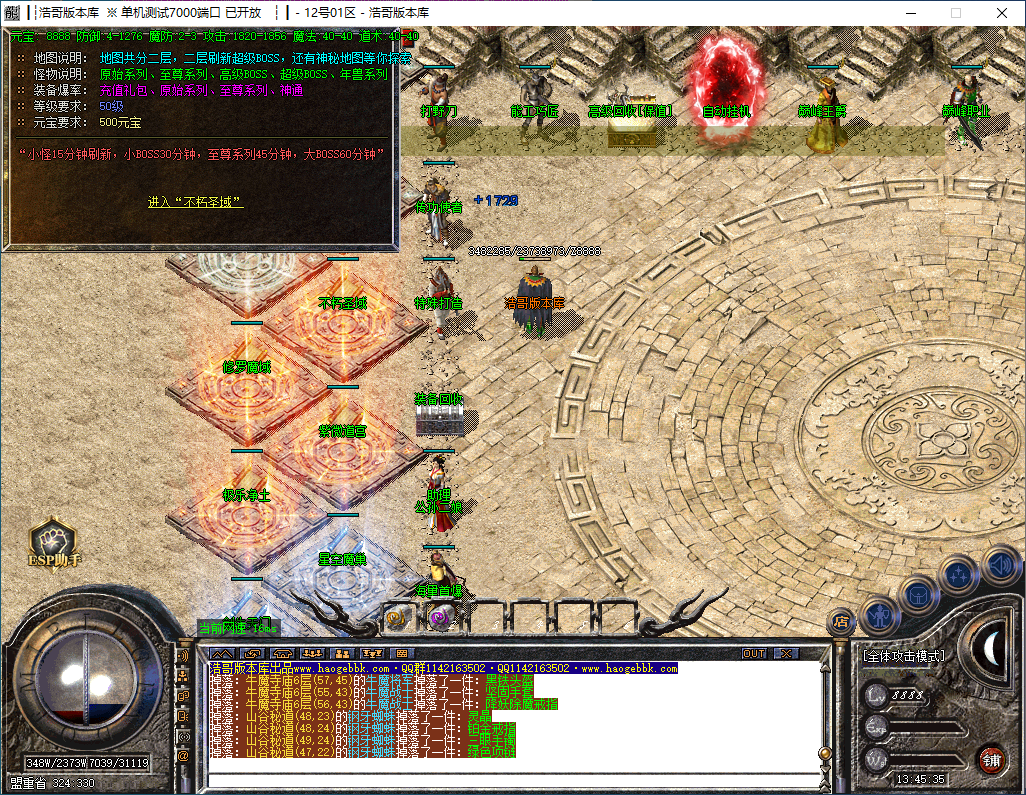This screenshot has width=1026, height=795.
Task: Open the bag round button
Action: [919, 596]
